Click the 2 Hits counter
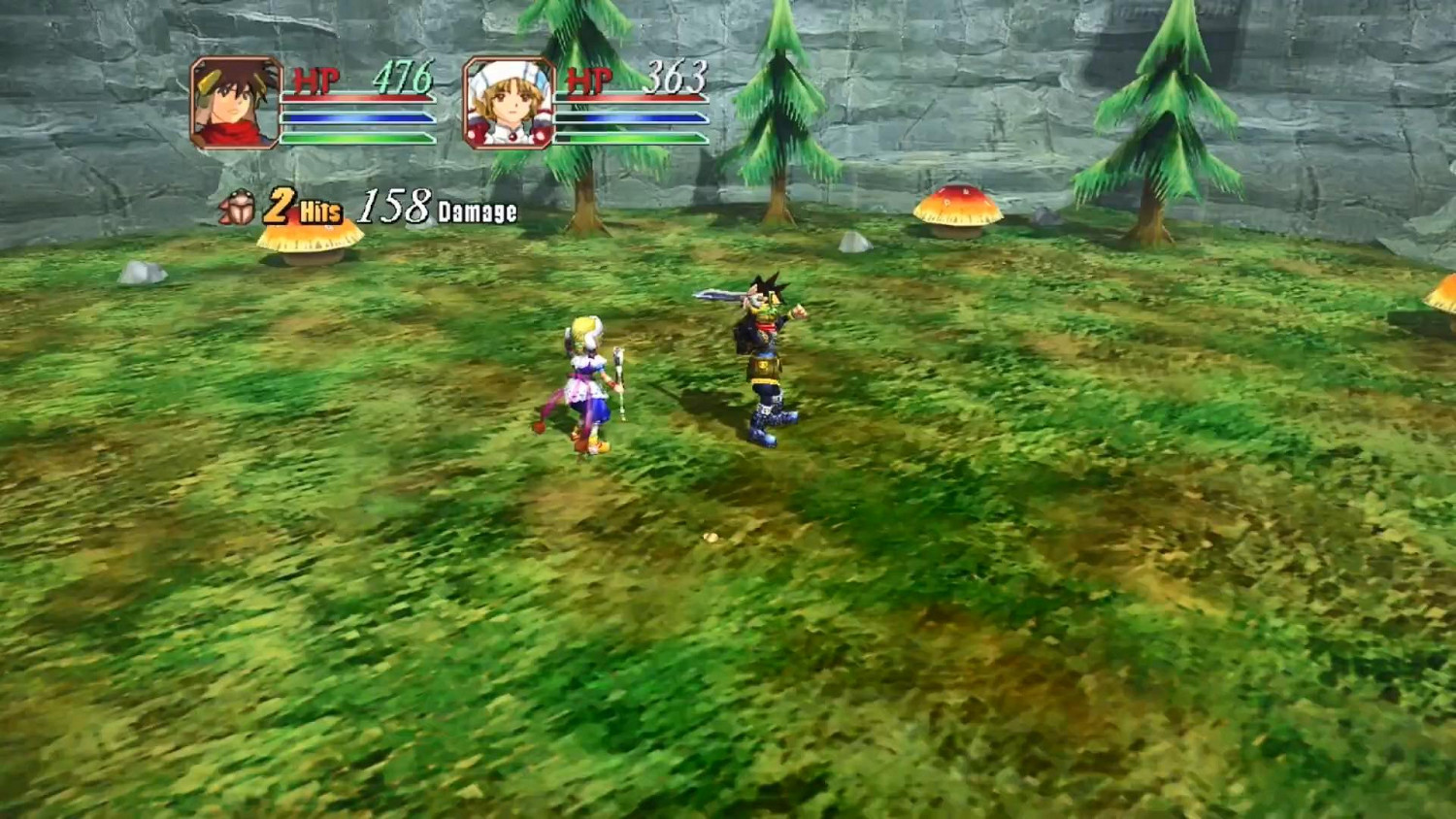 tap(301, 206)
